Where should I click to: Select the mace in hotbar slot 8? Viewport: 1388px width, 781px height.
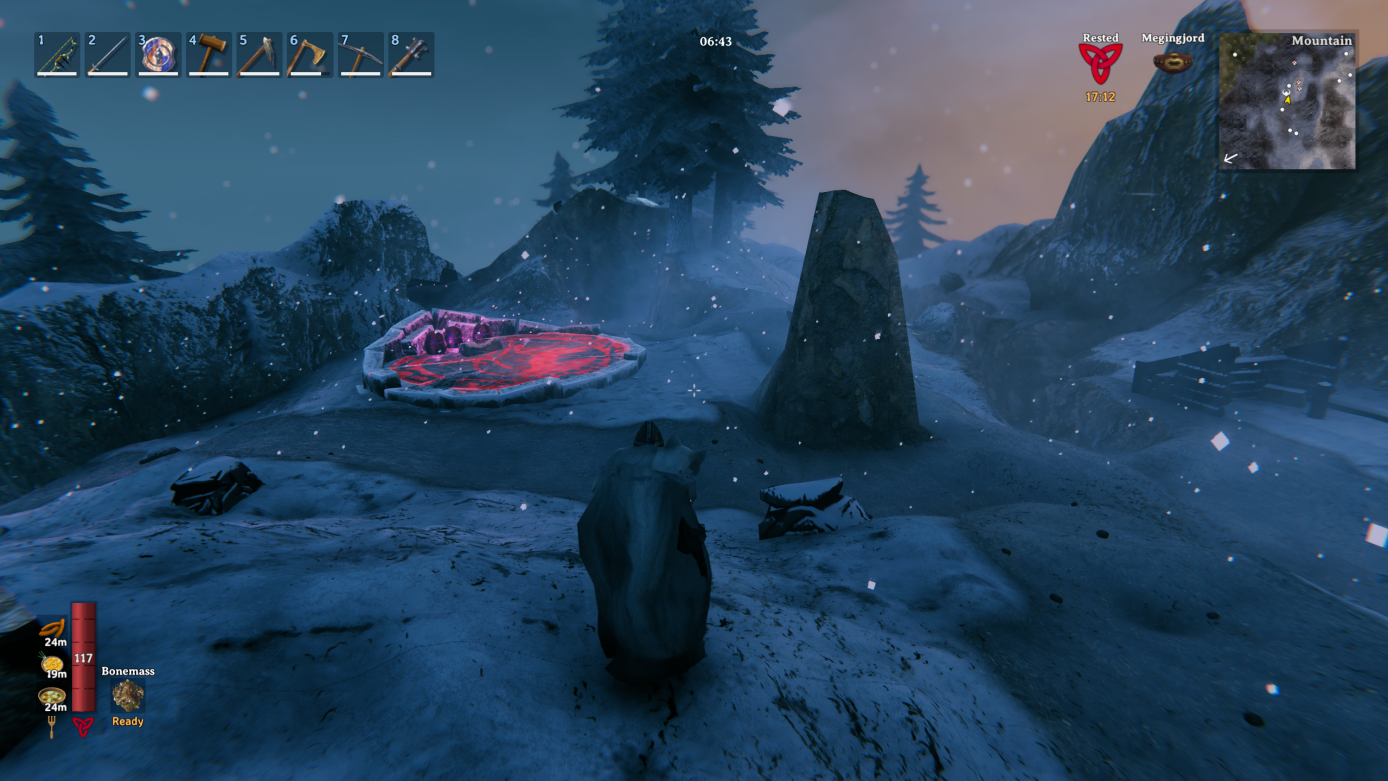tap(410, 53)
